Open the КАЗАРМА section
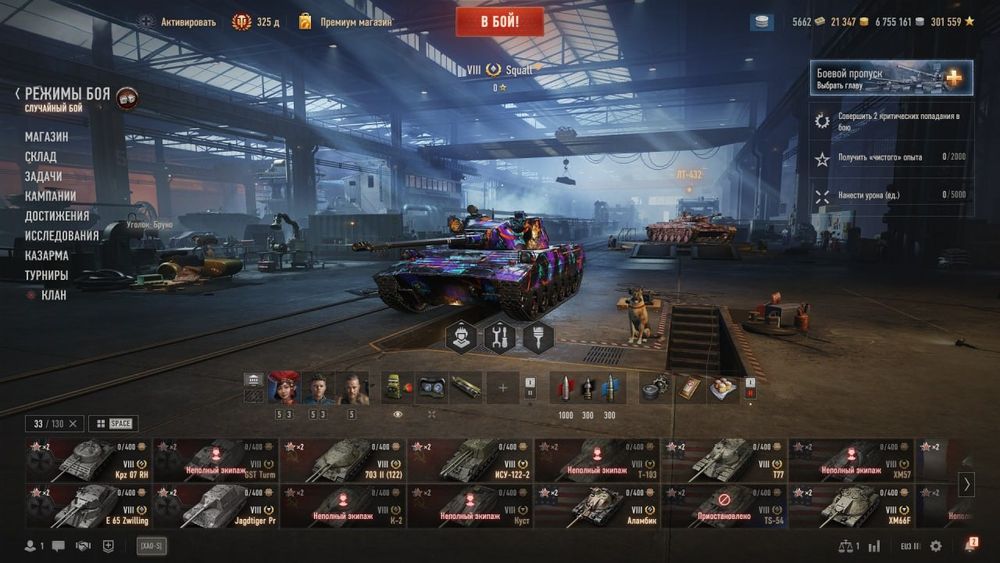This screenshot has height=563, width=1000. click(47, 255)
